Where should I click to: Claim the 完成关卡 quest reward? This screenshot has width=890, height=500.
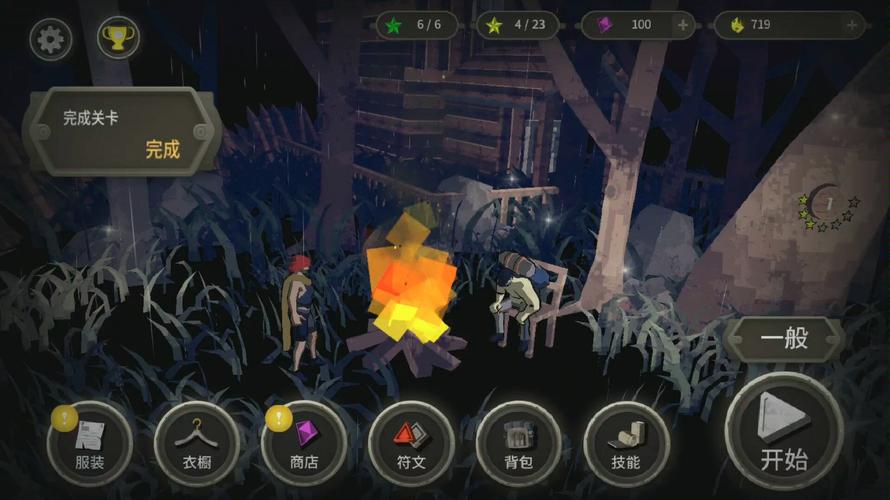point(163,149)
